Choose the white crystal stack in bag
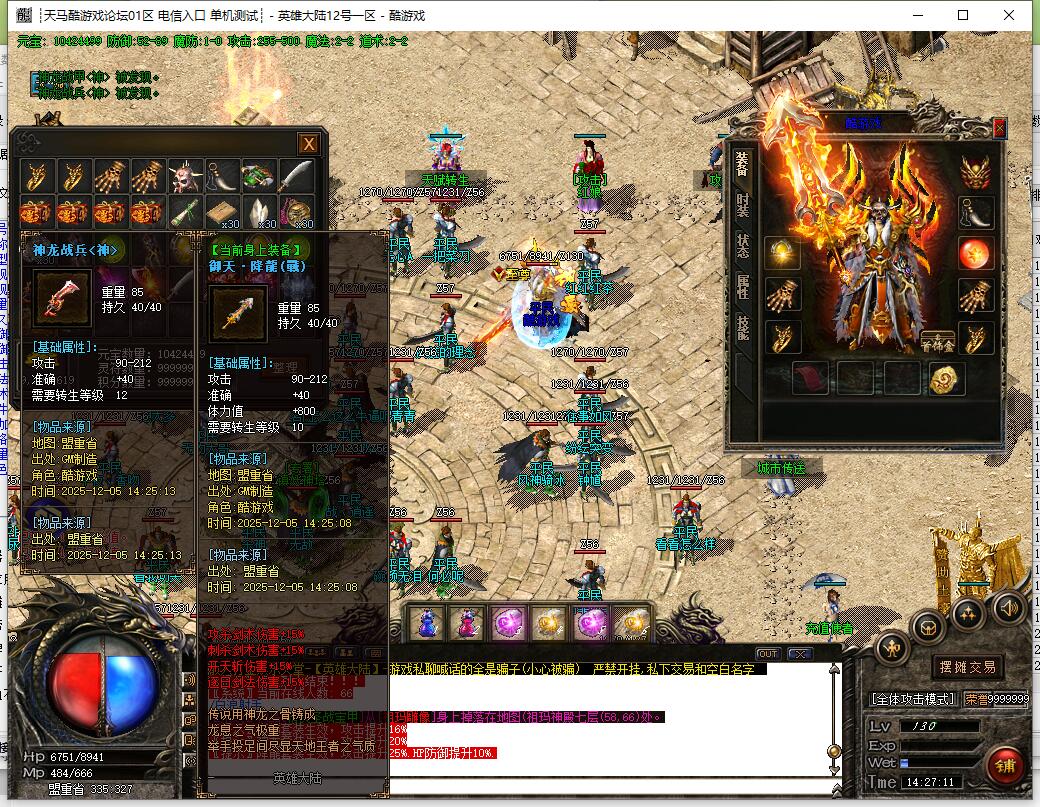 point(260,213)
